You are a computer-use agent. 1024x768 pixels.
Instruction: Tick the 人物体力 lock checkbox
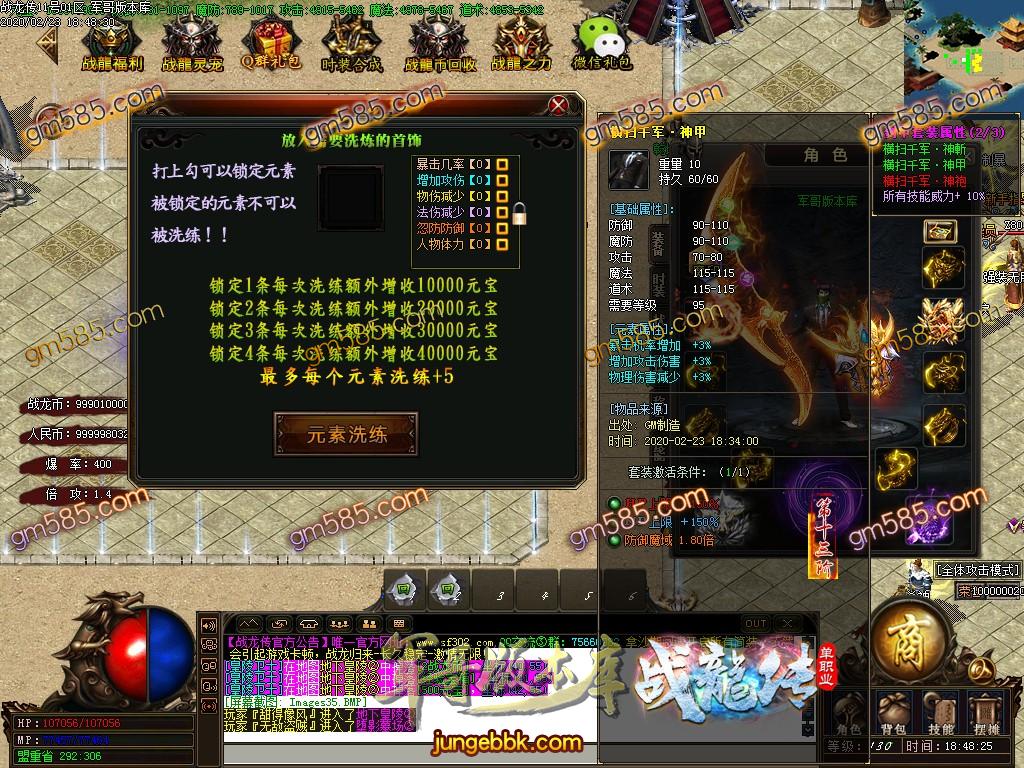503,244
